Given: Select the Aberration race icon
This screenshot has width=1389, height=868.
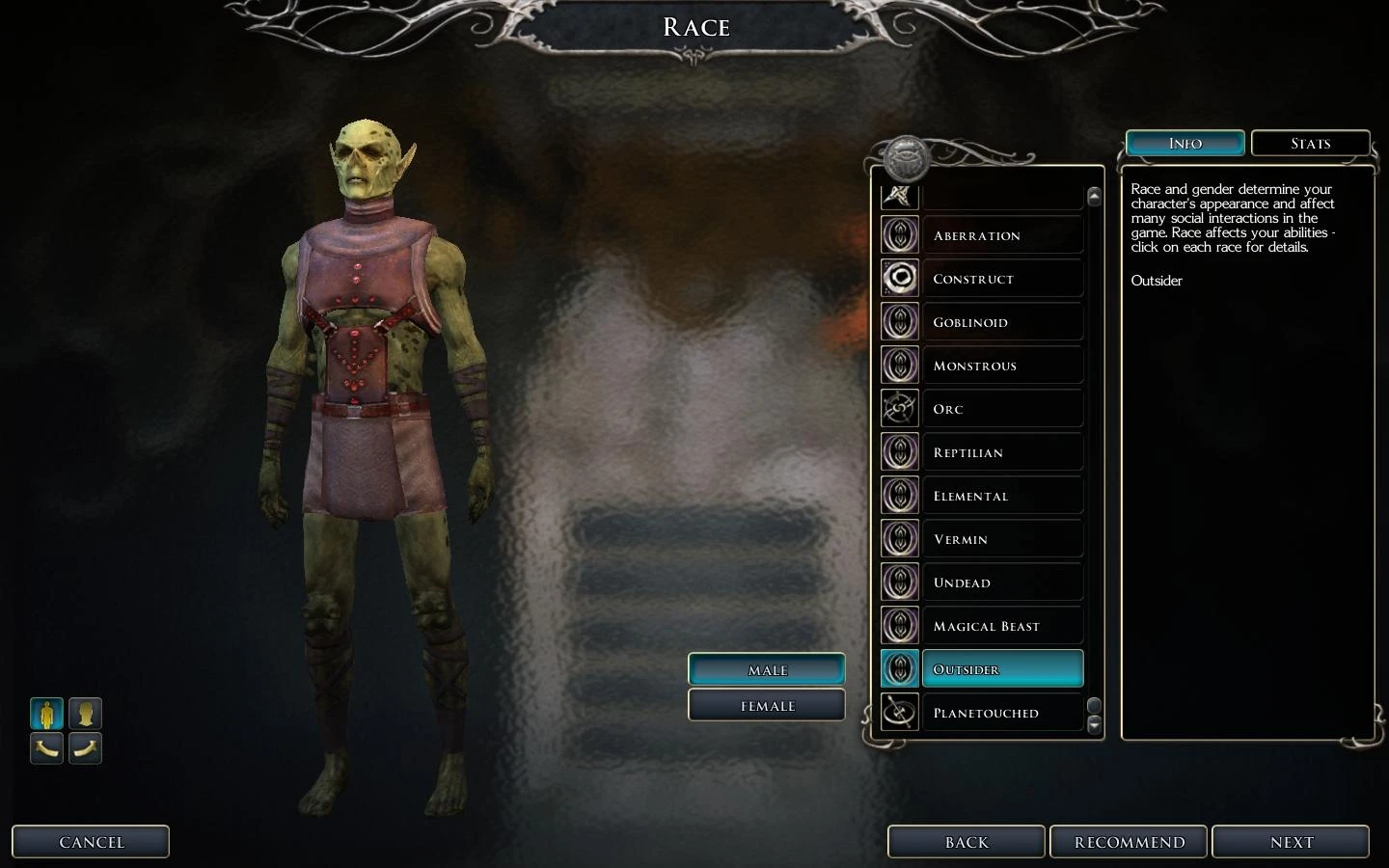Looking at the screenshot, I should pos(899,234).
